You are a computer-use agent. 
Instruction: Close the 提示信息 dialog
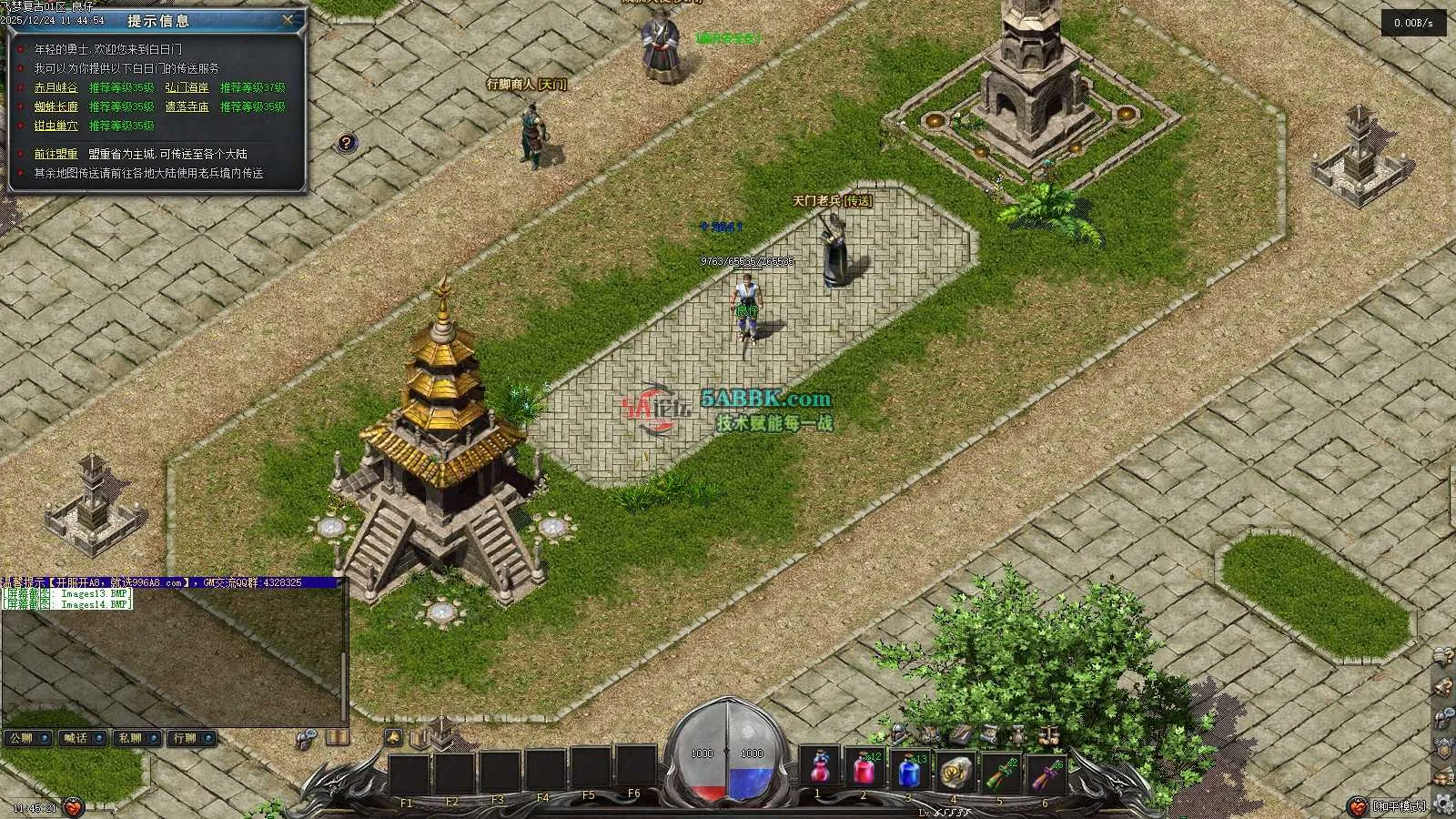coord(288,19)
